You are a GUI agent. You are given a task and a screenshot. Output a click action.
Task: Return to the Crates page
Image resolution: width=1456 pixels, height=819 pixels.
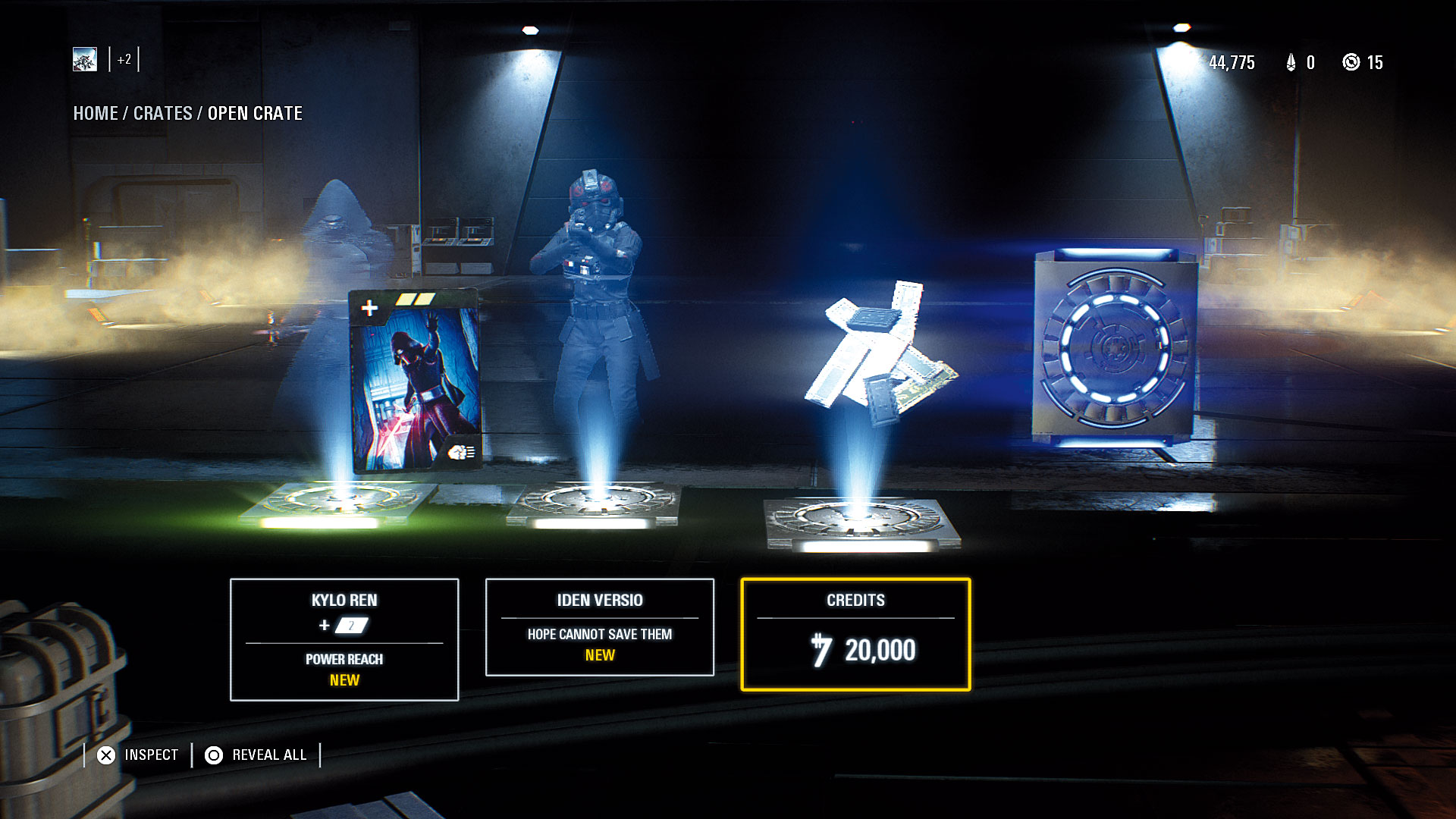[162, 114]
